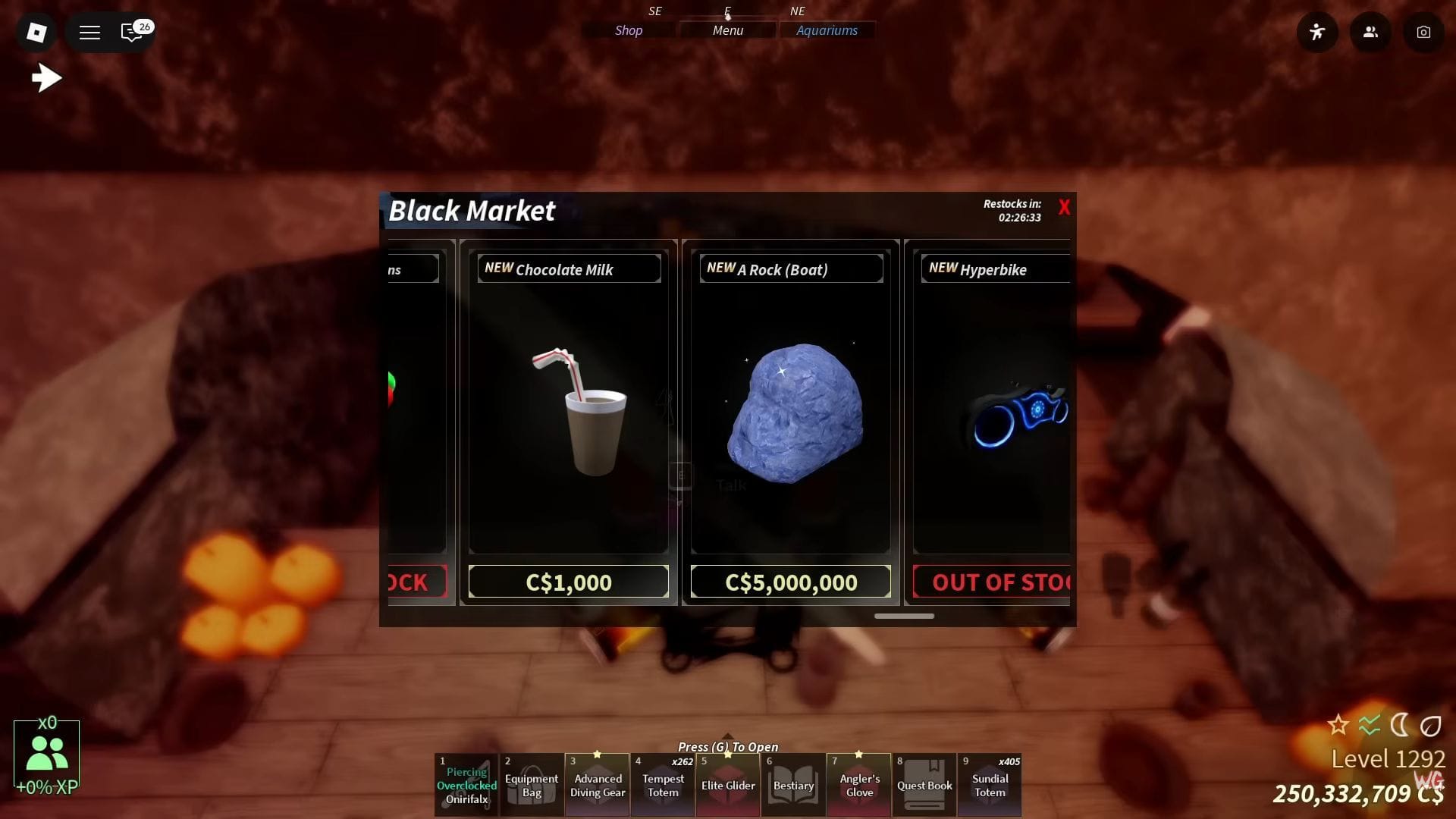The image size is (1456, 819).
Task: Equip the Tempest Totem slot
Action: click(663, 785)
